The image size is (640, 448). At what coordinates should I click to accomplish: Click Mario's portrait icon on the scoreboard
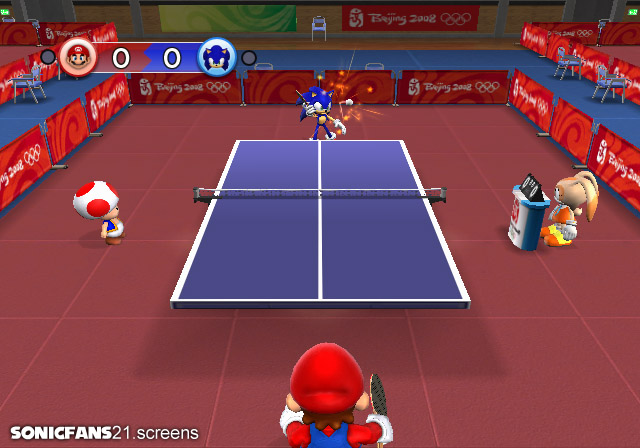coord(77,57)
